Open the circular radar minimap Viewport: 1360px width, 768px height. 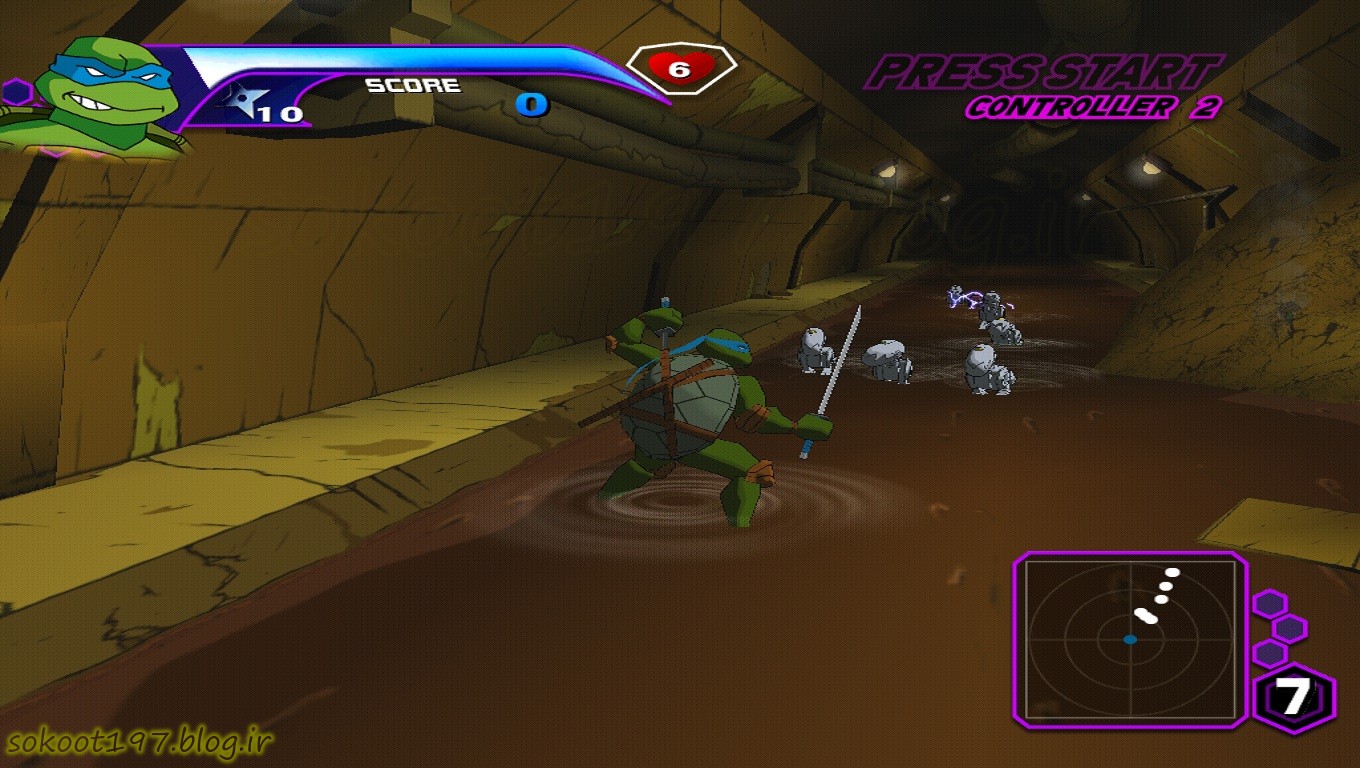[1130, 638]
